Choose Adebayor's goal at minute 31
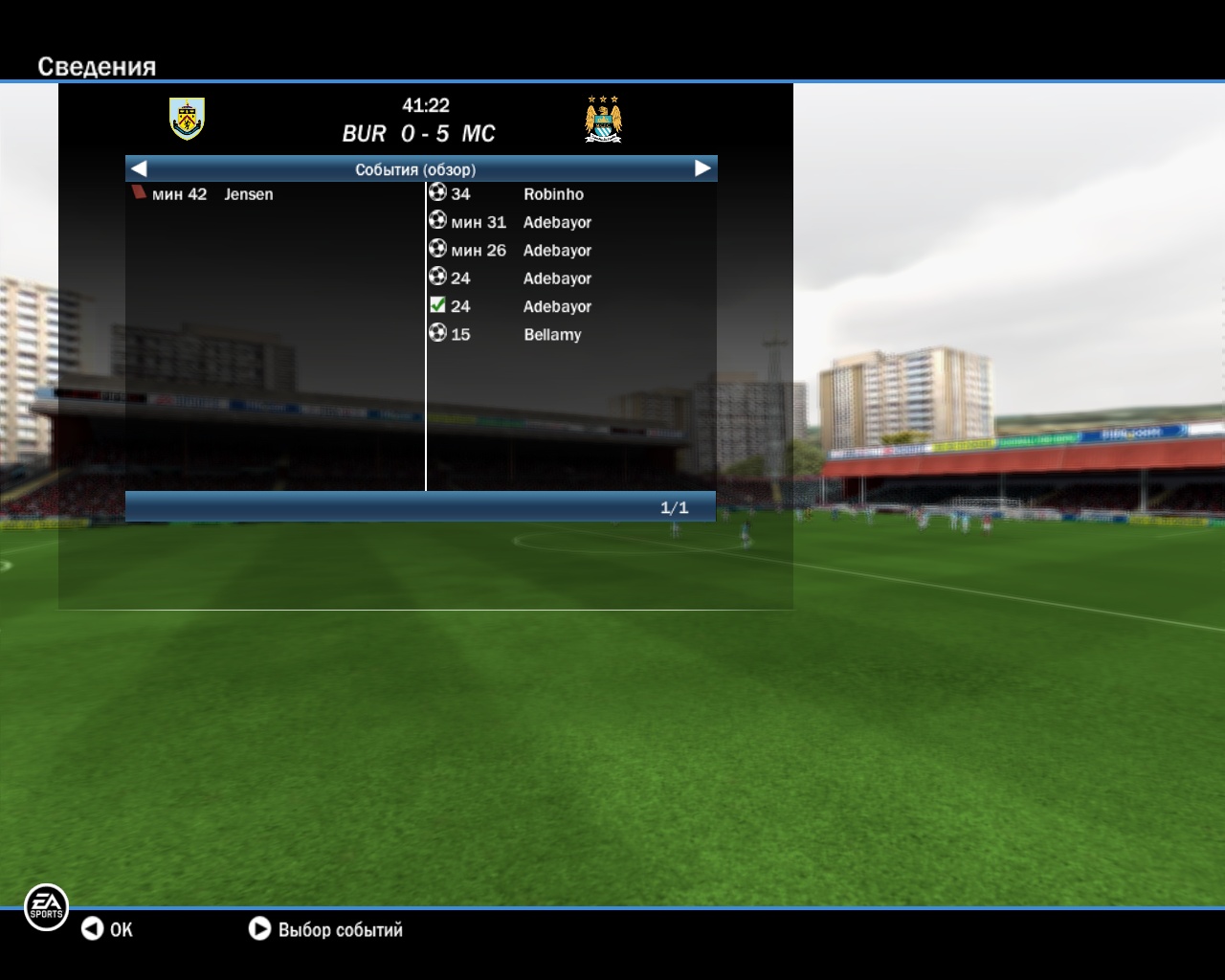Screen dimensions: 1225x980 [x=510, y=222]
